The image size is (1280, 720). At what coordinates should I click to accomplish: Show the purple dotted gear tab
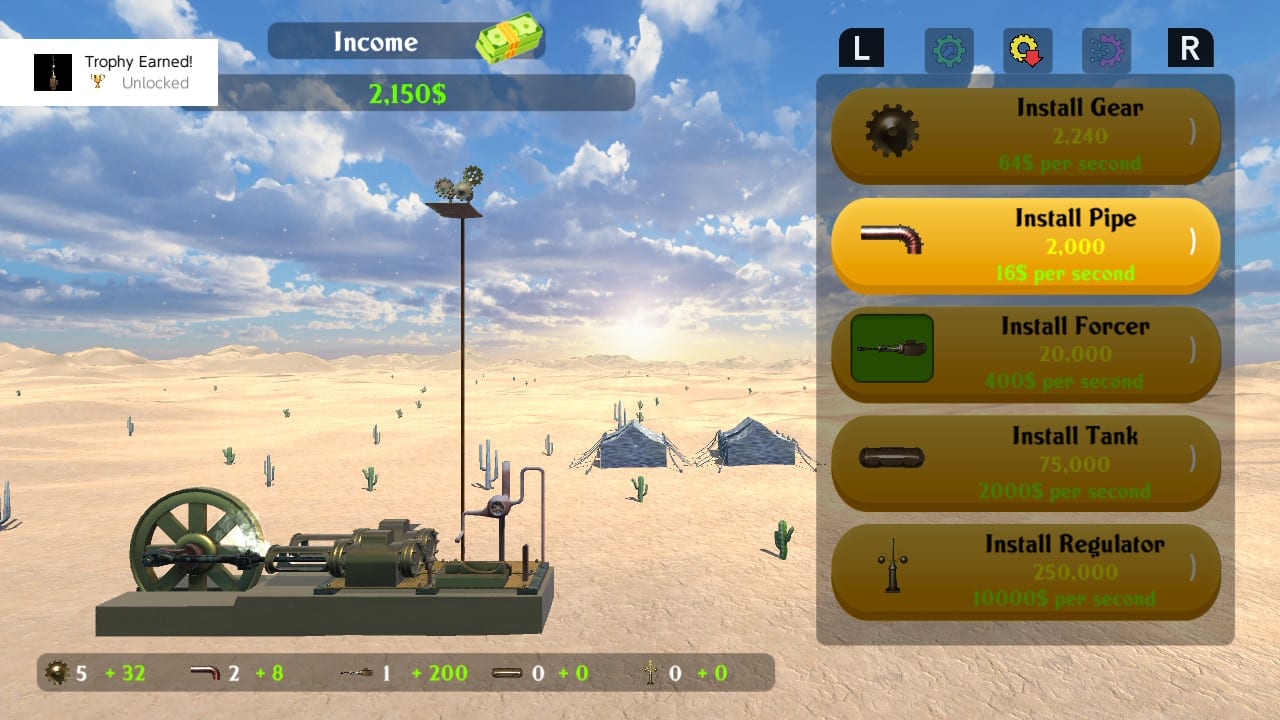1106,50
